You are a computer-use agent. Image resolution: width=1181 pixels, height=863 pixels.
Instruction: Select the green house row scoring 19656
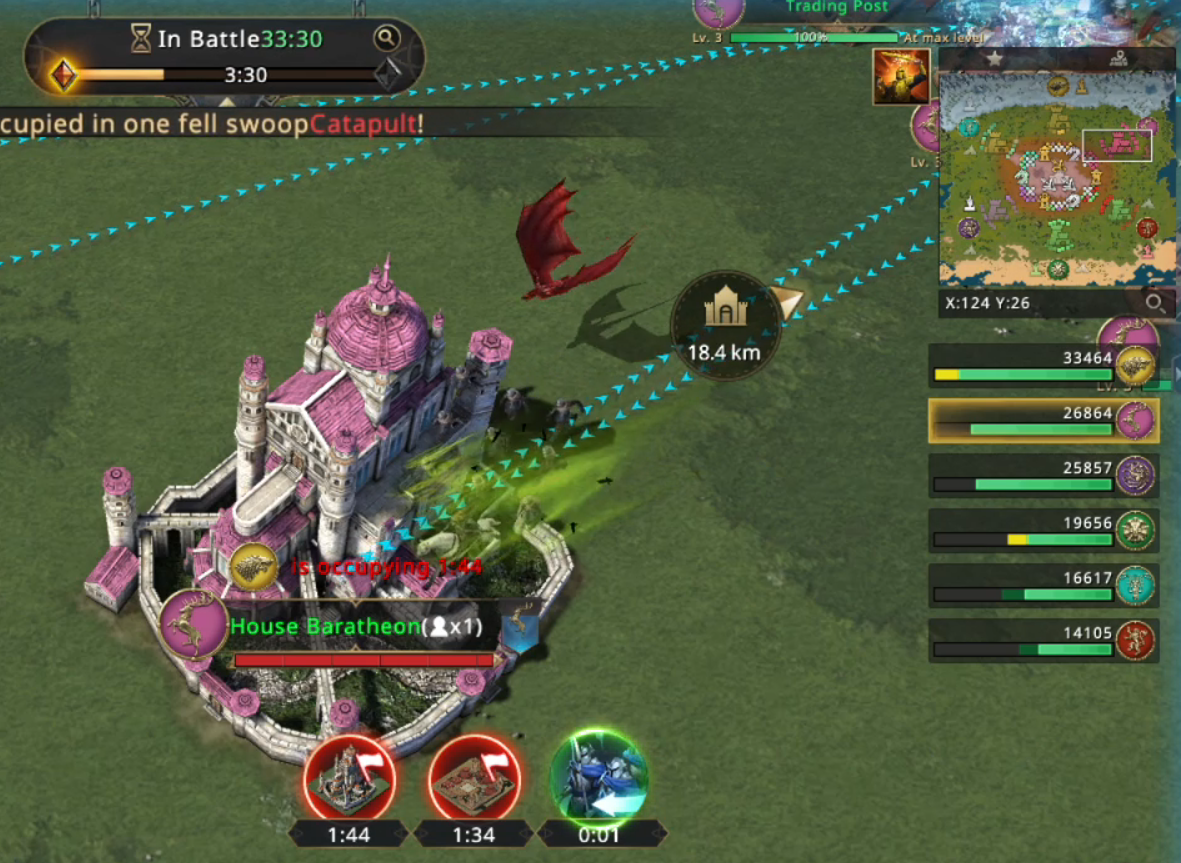(1044, 531)
